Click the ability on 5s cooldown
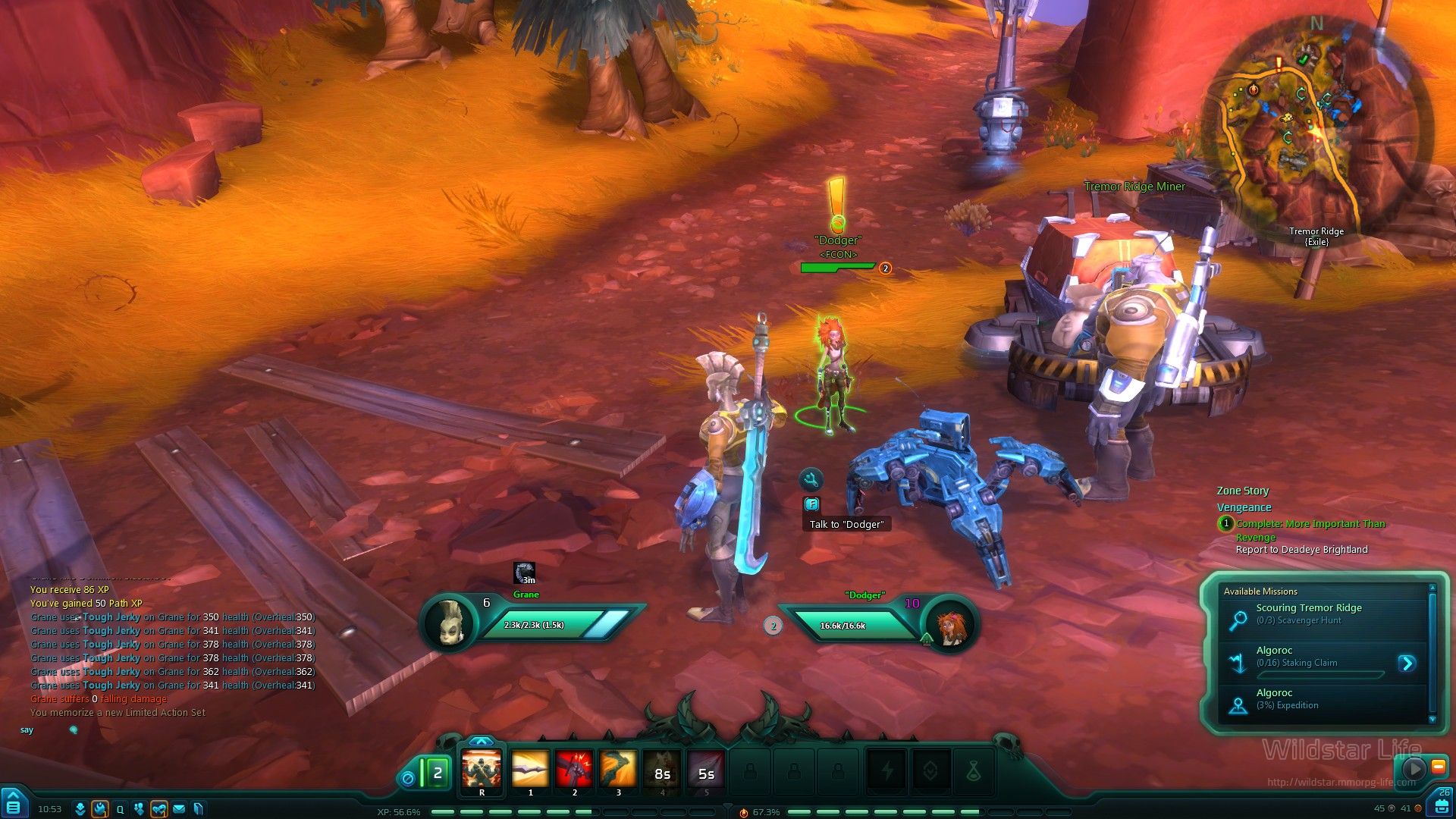This screenshot has height=819, width=1456. [x=706, y=773]
